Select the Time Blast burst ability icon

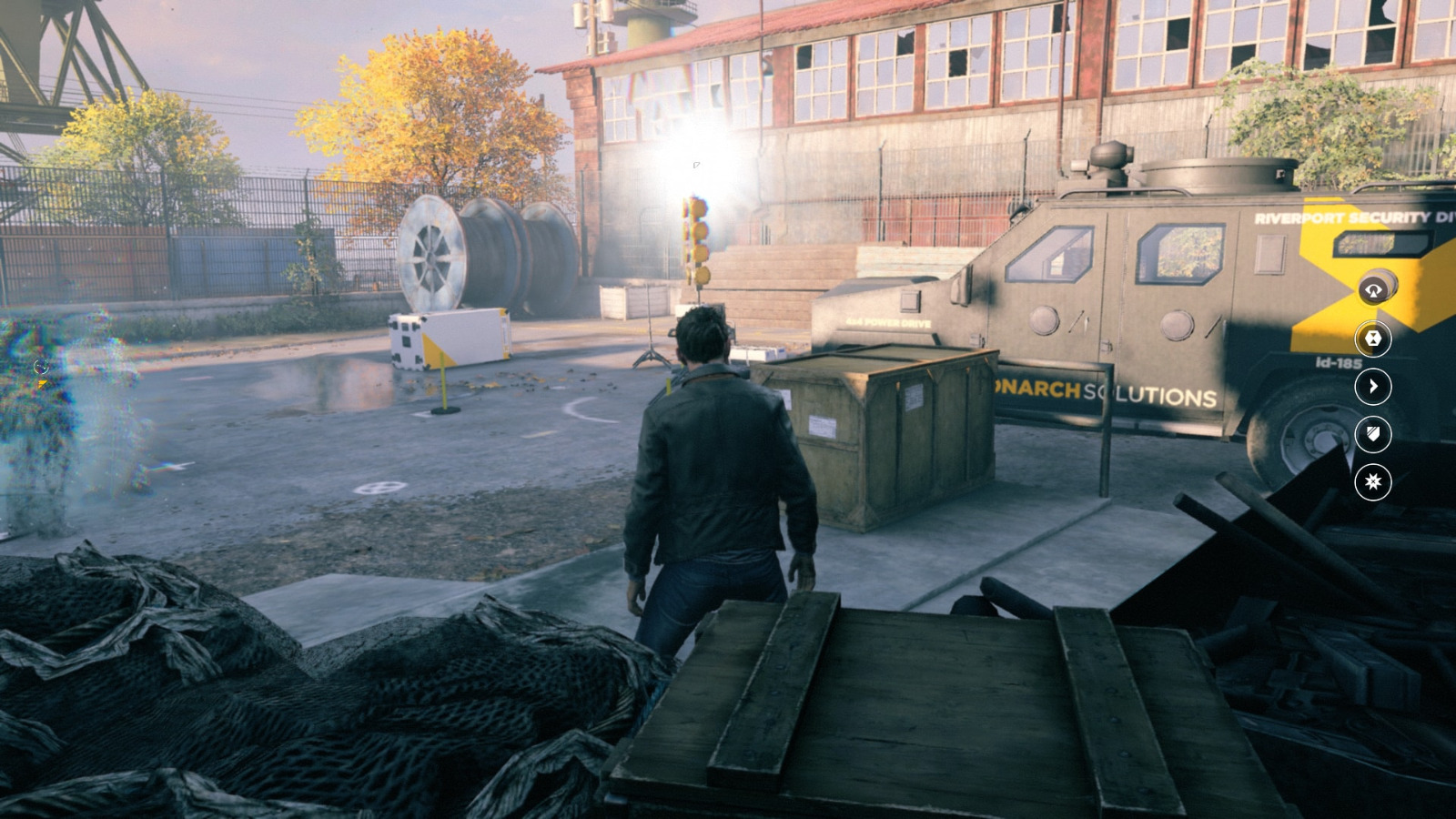(x=1373, y=482)
